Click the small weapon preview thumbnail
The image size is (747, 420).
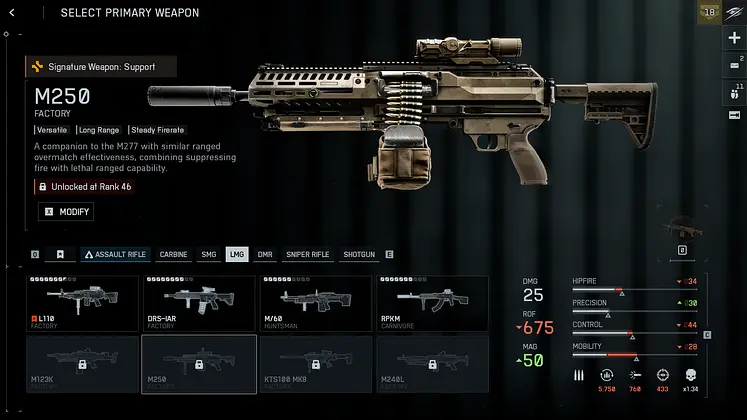click(x=682, y=226)
